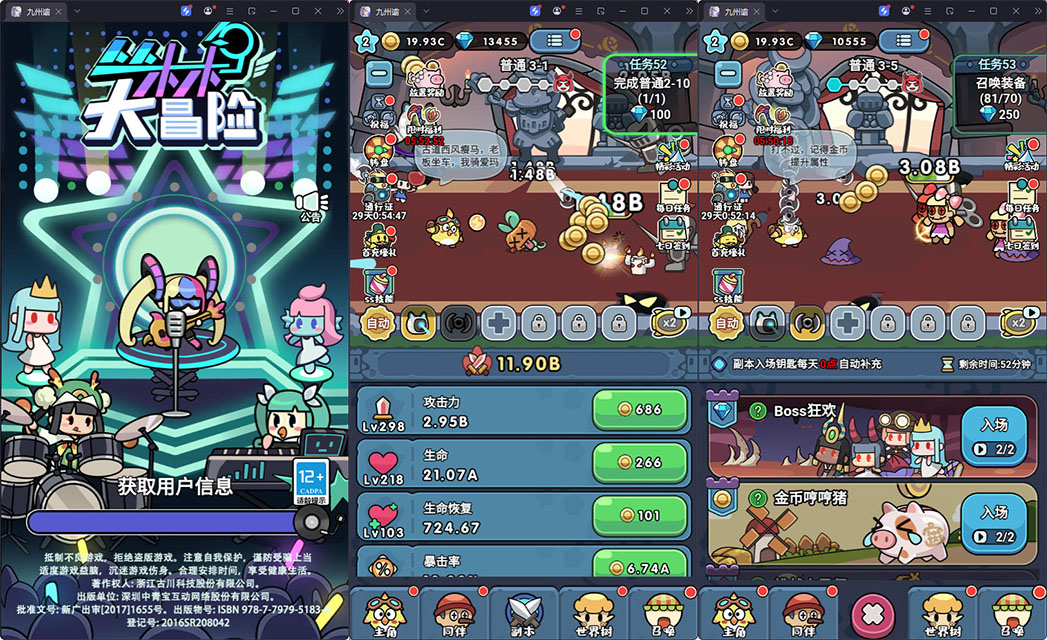Show the 金币哼哼猪 question mark help

[757, 496]
